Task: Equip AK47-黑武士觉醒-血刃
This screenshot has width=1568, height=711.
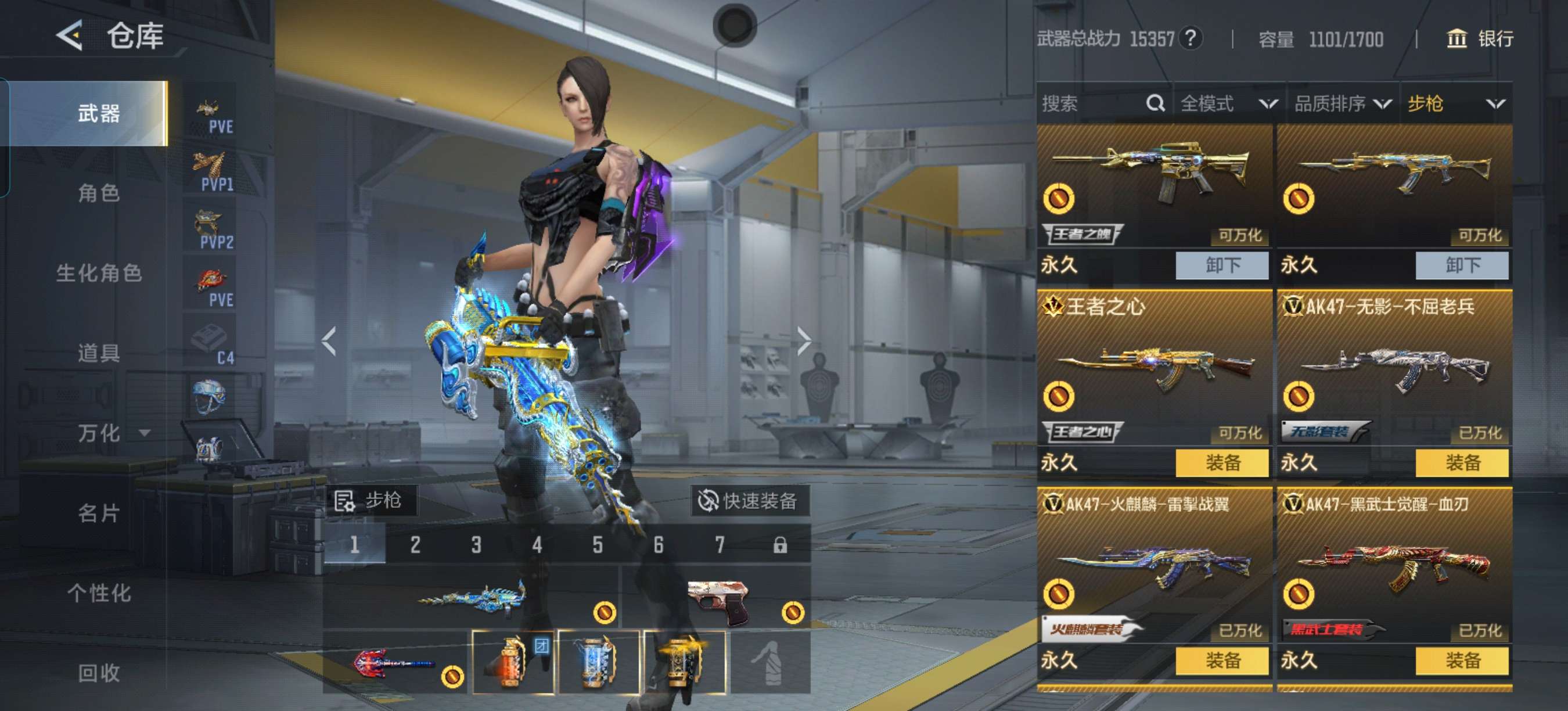Action: [1462, 660]
